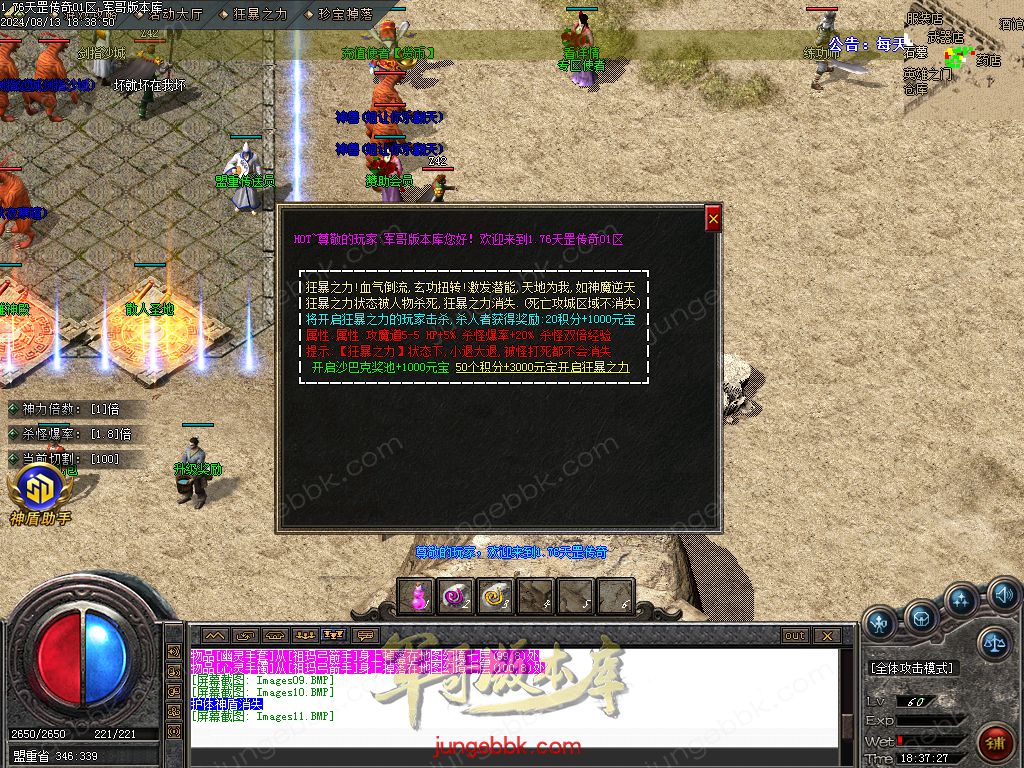Viewport: 1024px width, 768px height.
Task: Select the yellow swirl scroll hotbar slot
Action: click(495, 596)
